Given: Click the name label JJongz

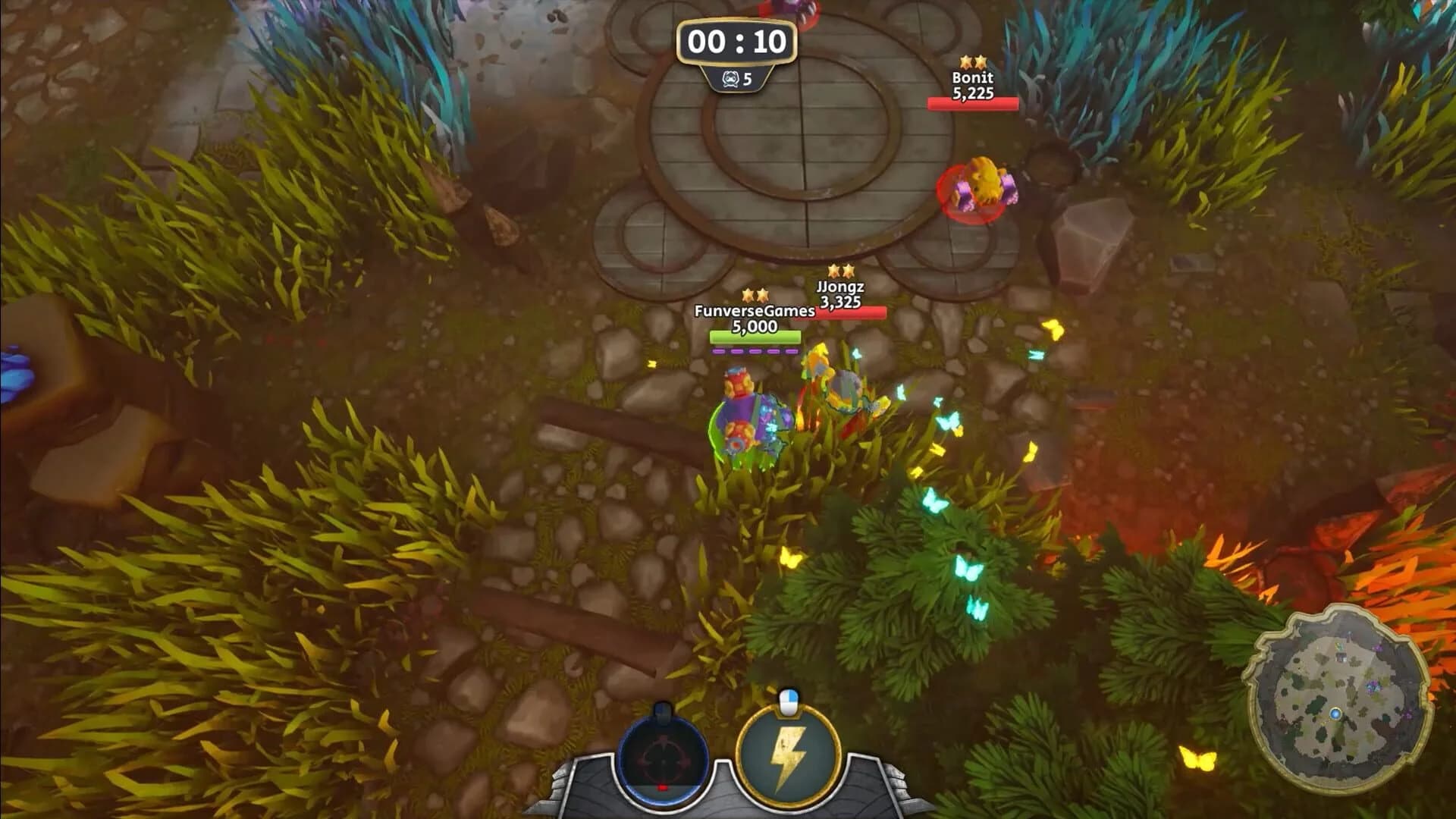Looking at the screenshot, I should pos(840,287).
